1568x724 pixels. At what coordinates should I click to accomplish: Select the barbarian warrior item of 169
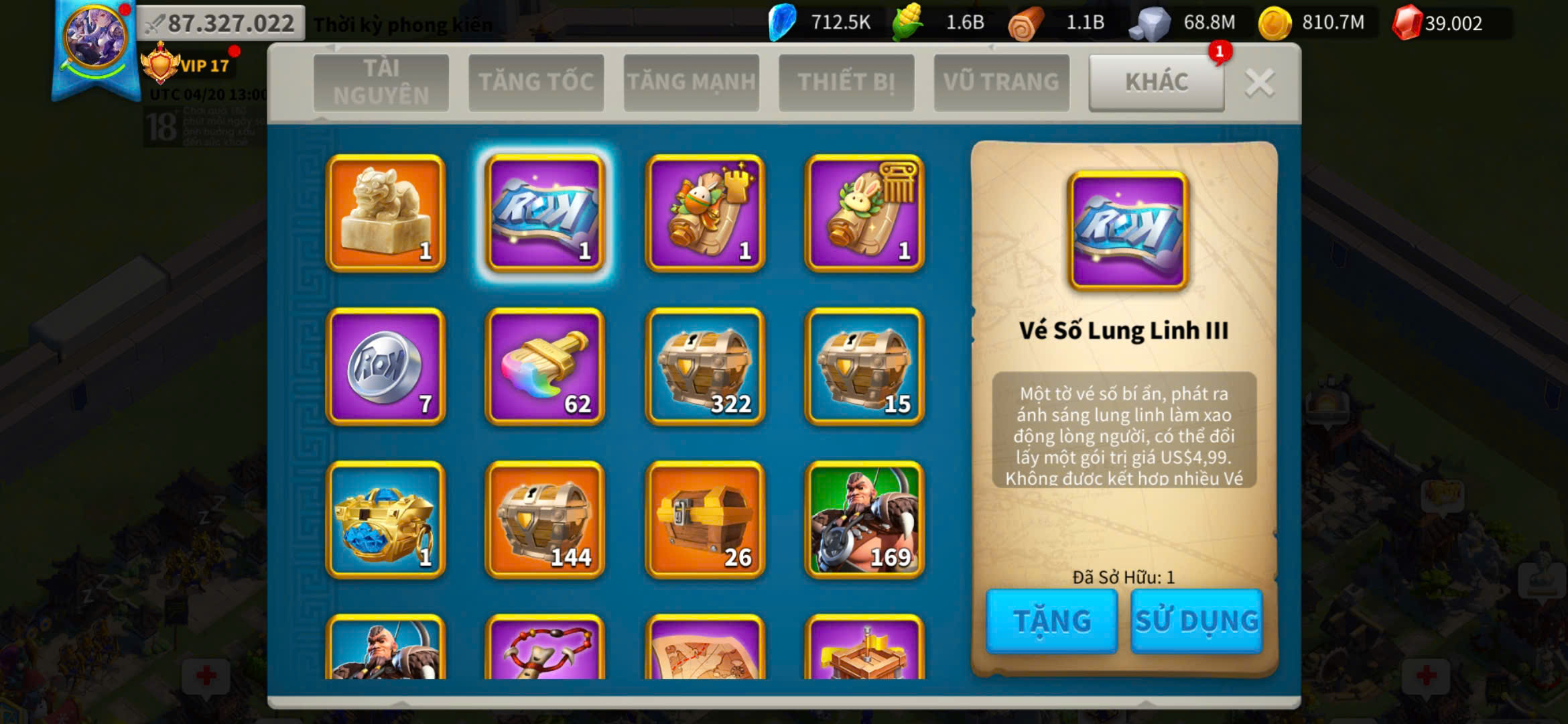(x=864, y=520)
